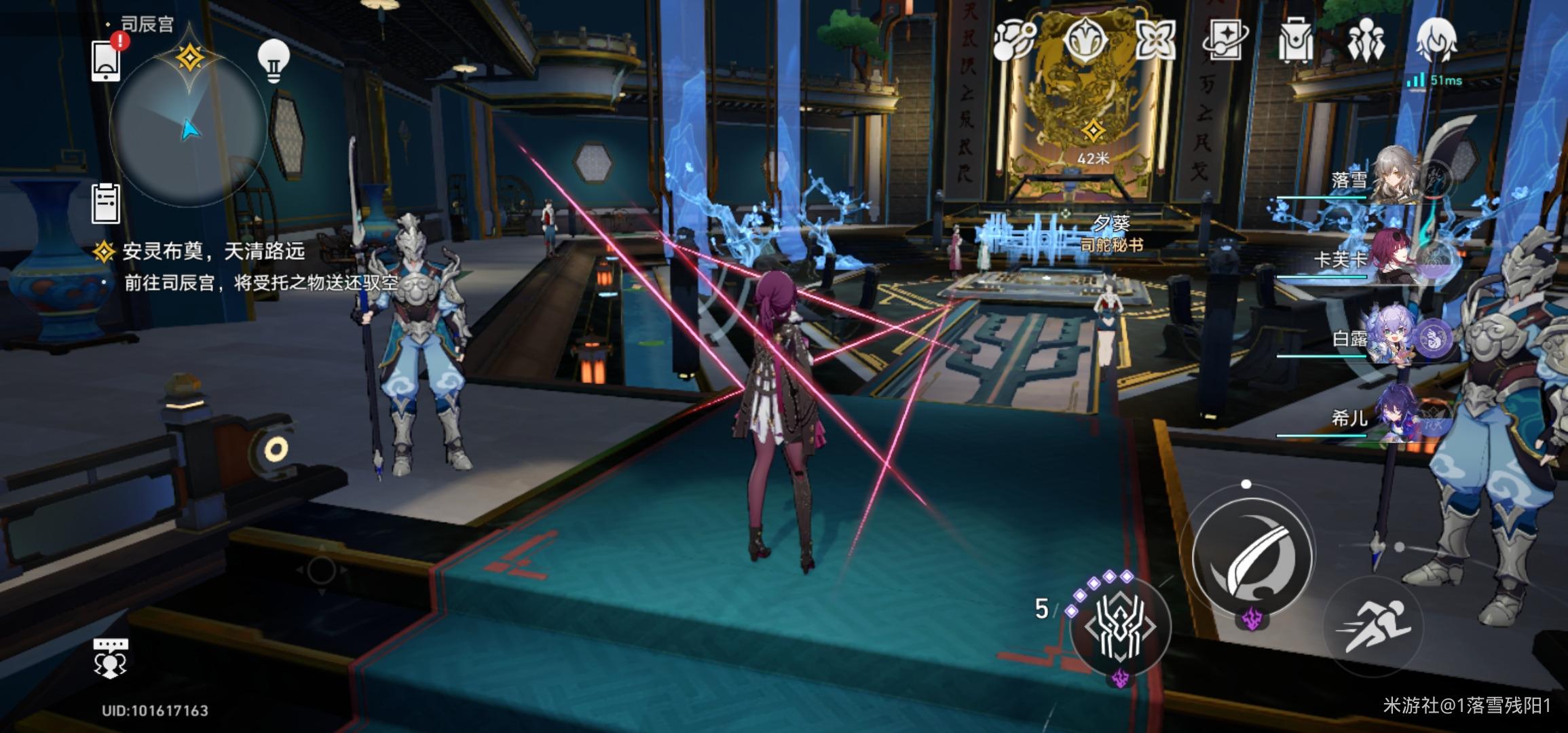Open the character details icon

tap(1436, 39)
